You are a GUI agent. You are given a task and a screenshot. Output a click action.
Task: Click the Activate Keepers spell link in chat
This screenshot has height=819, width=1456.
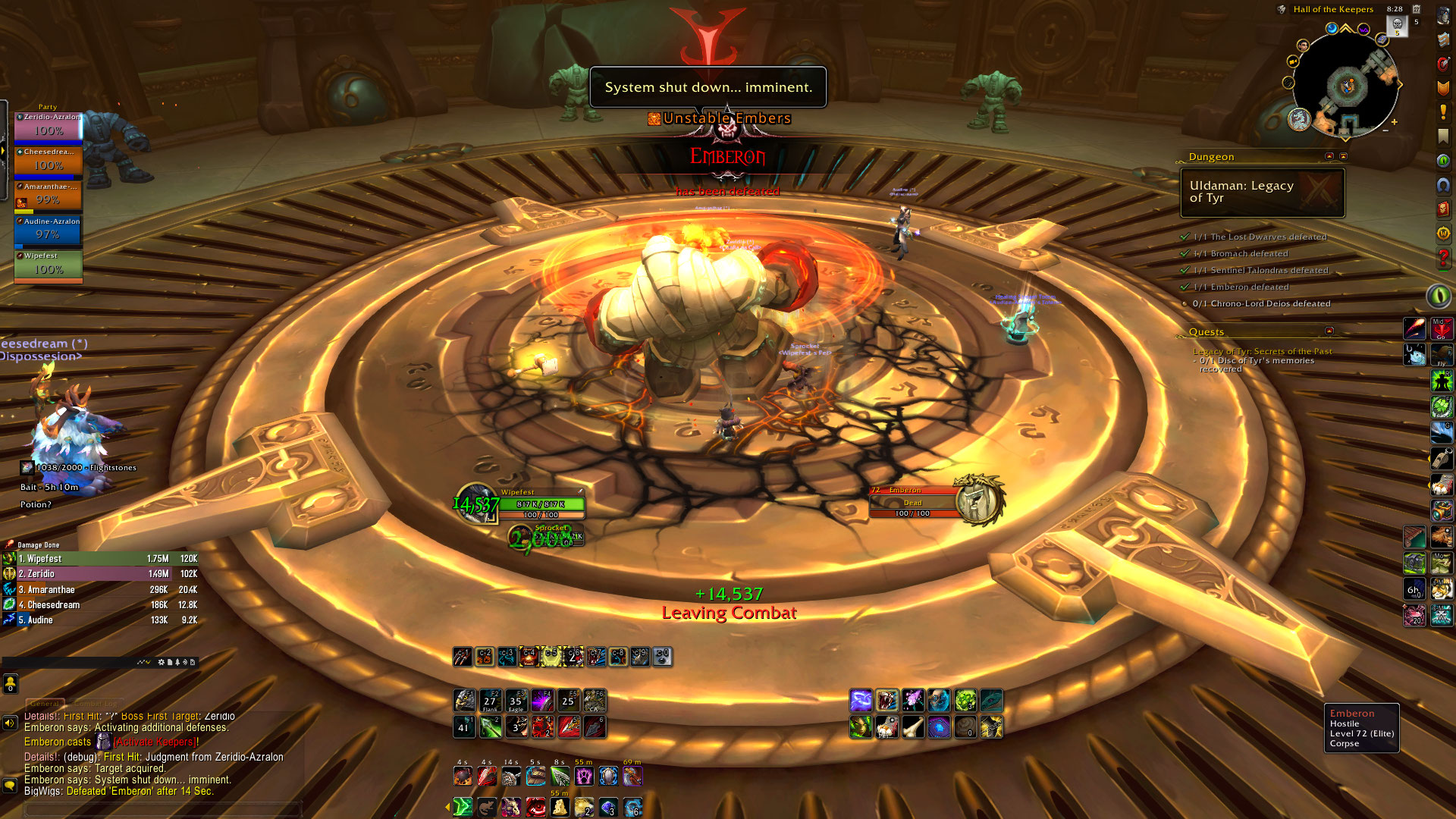(x=157, y=742)
